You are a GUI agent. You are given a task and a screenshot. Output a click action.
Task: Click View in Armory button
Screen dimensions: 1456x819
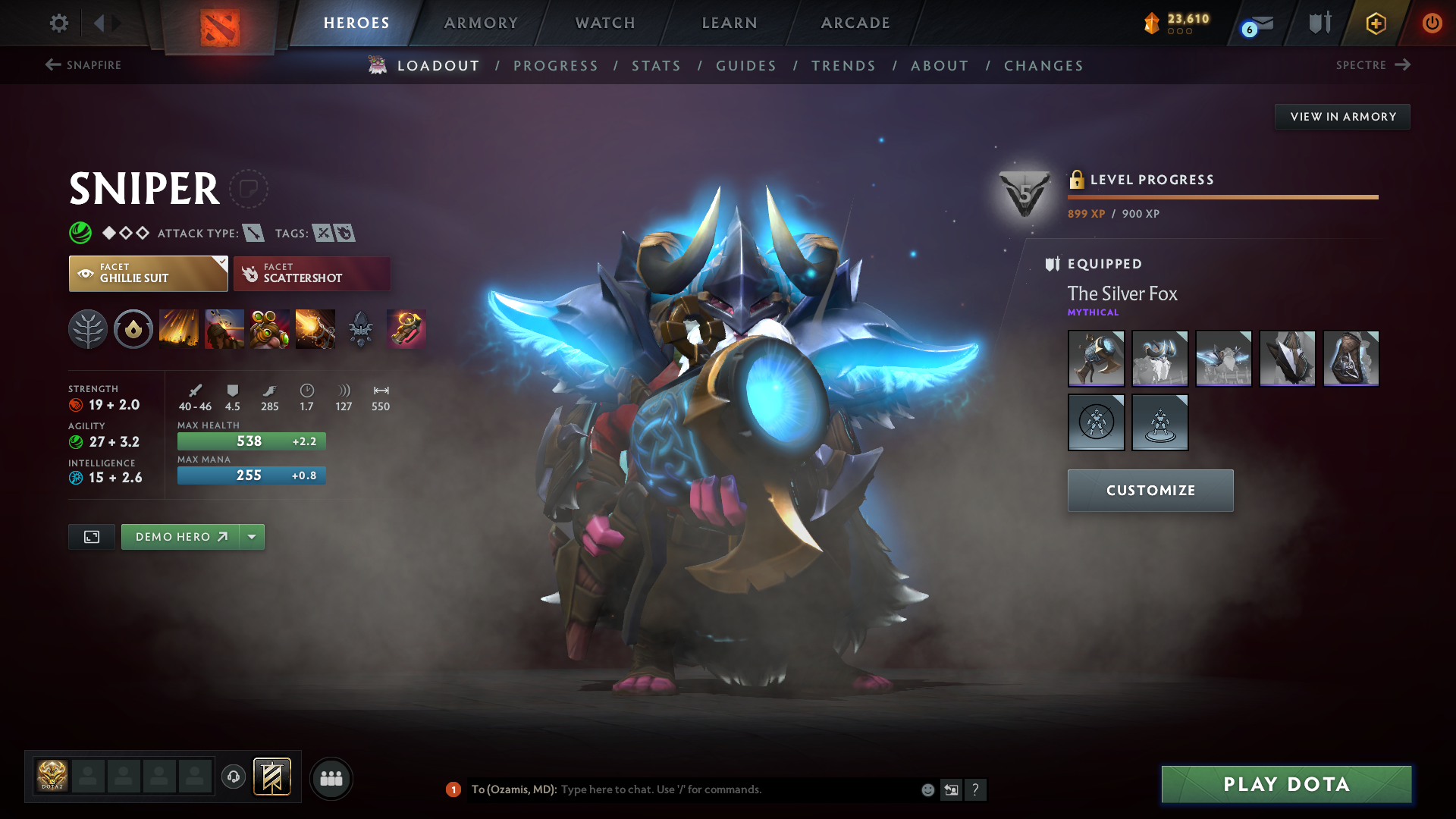tap(1342, 117)
